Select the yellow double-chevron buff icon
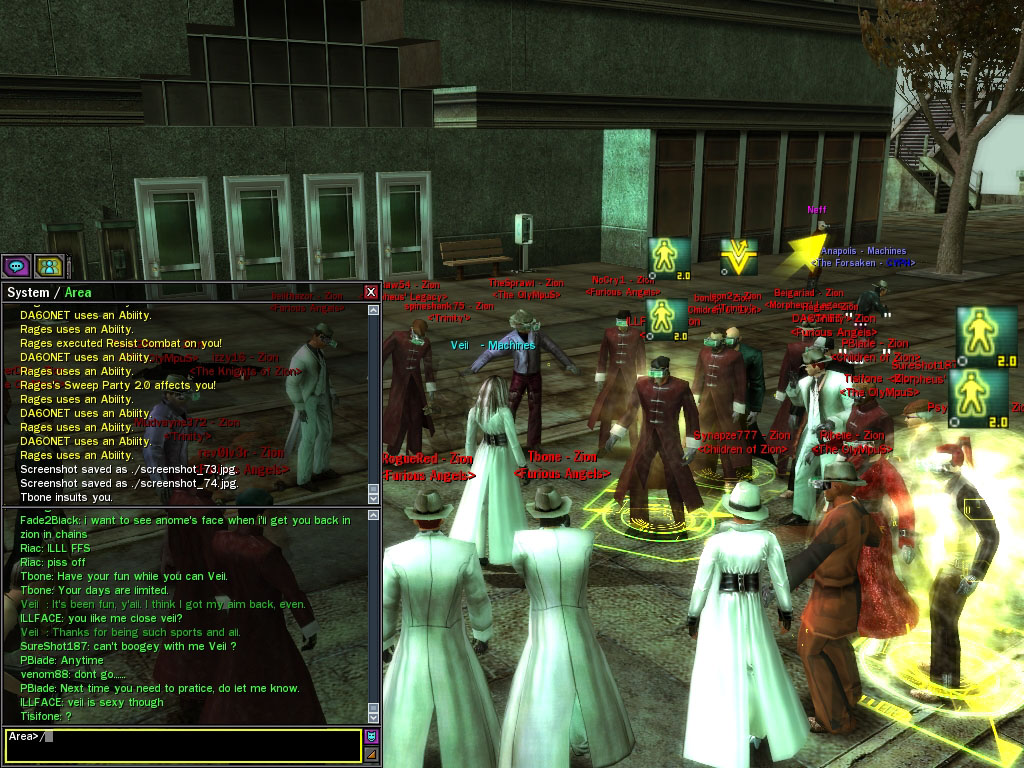The height and width of the screenshot is (768, 1024). pyautogui.click(x=739, y=257)
